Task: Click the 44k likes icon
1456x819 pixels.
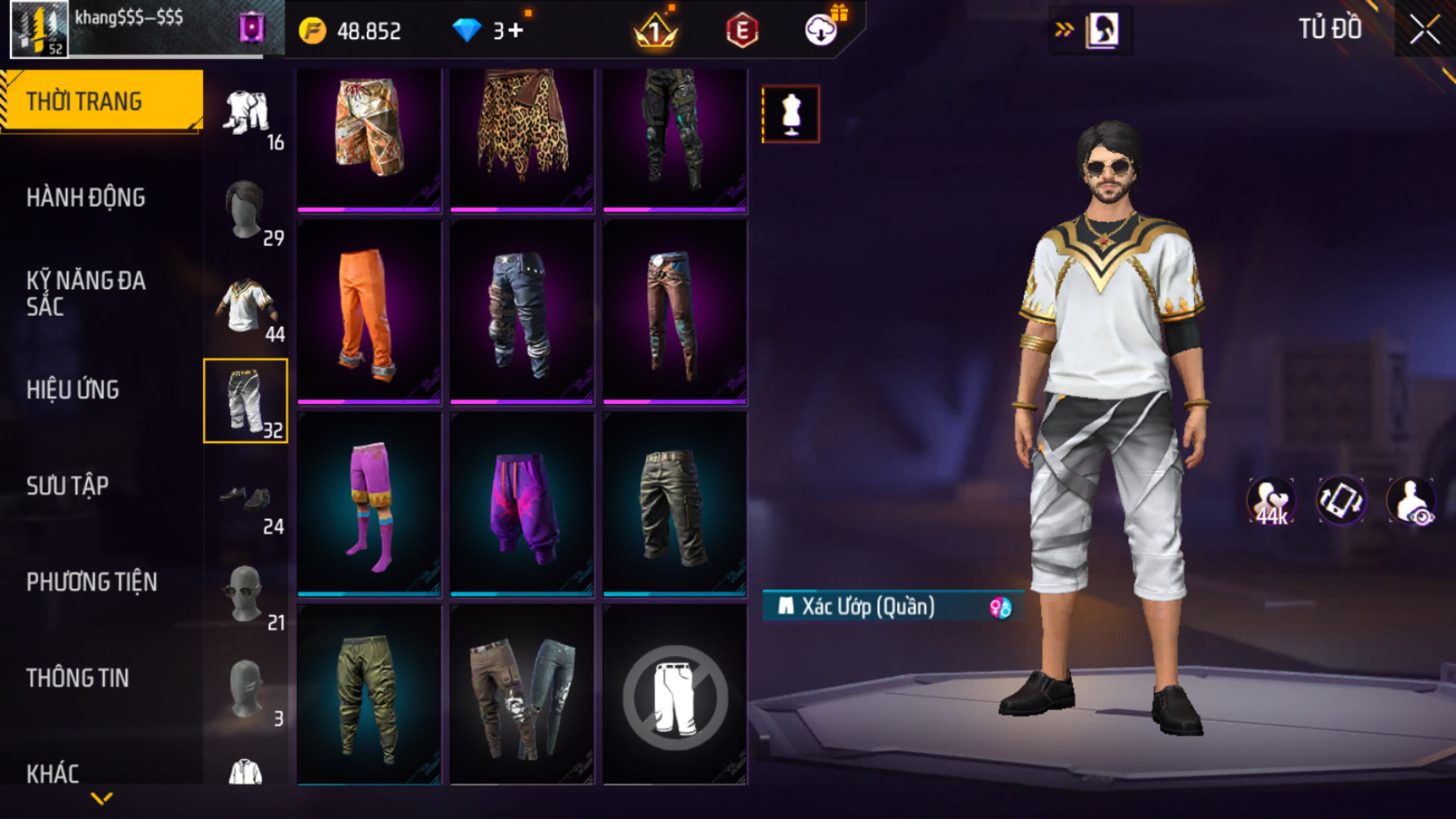Action: click(x=1270, y=501)
